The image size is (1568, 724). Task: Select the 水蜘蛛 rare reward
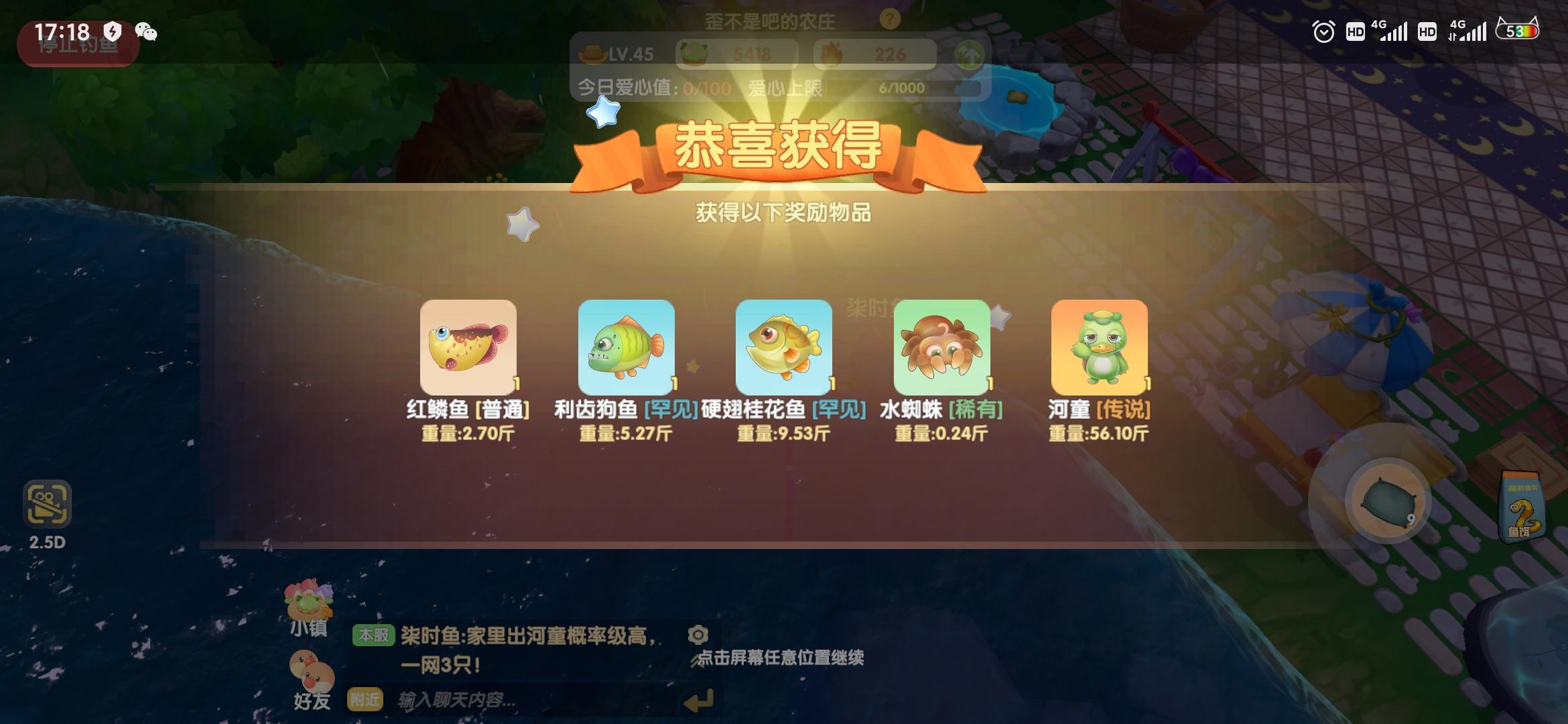pyautogui.click(x=941, y=347)
